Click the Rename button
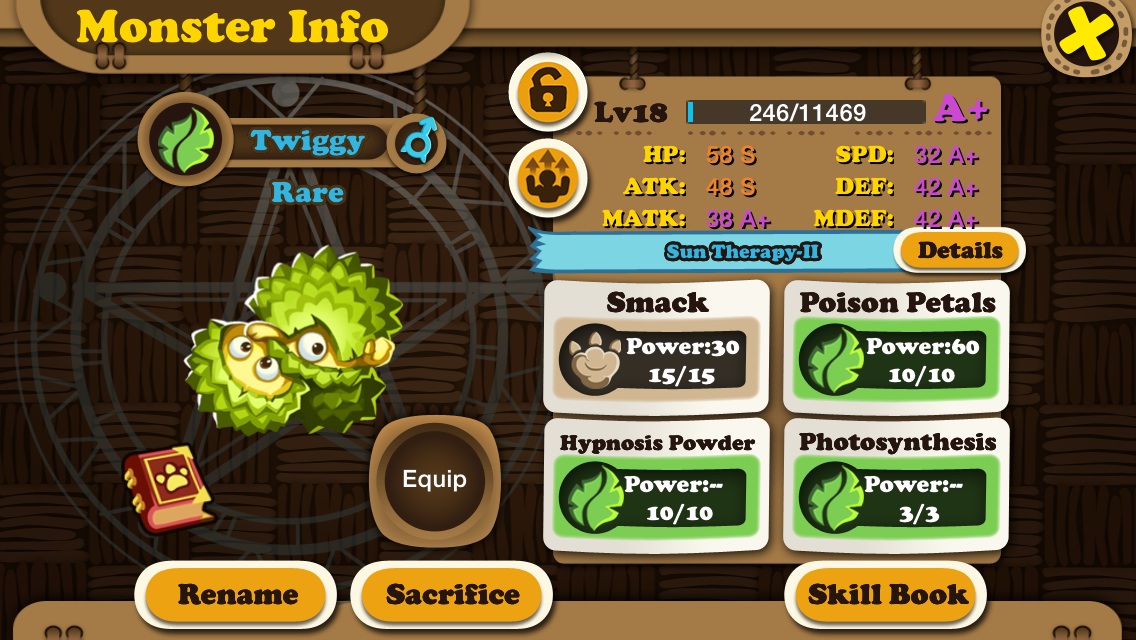1136x640 pixels. pos(237,595)
